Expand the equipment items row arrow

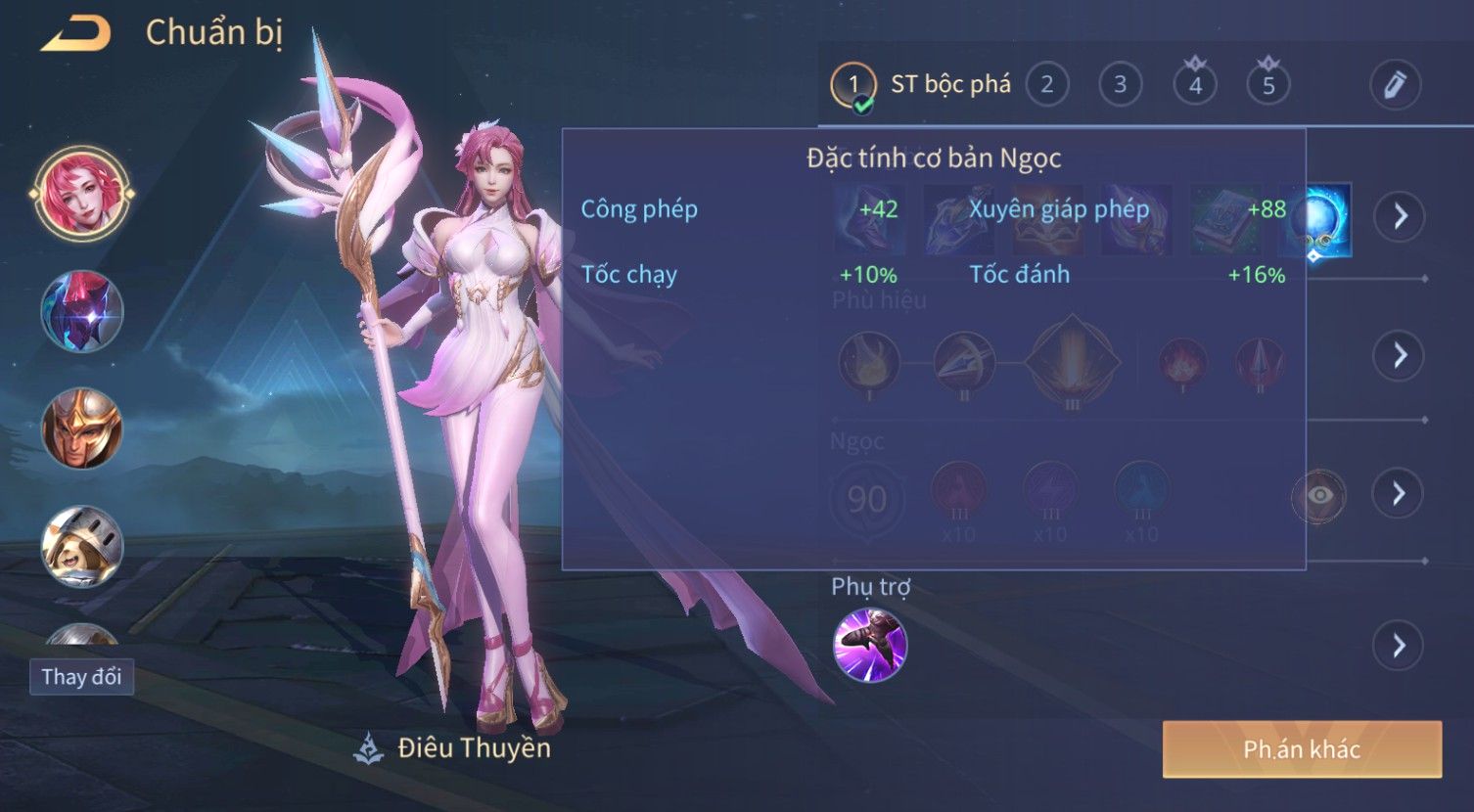tap(1399, 216)
